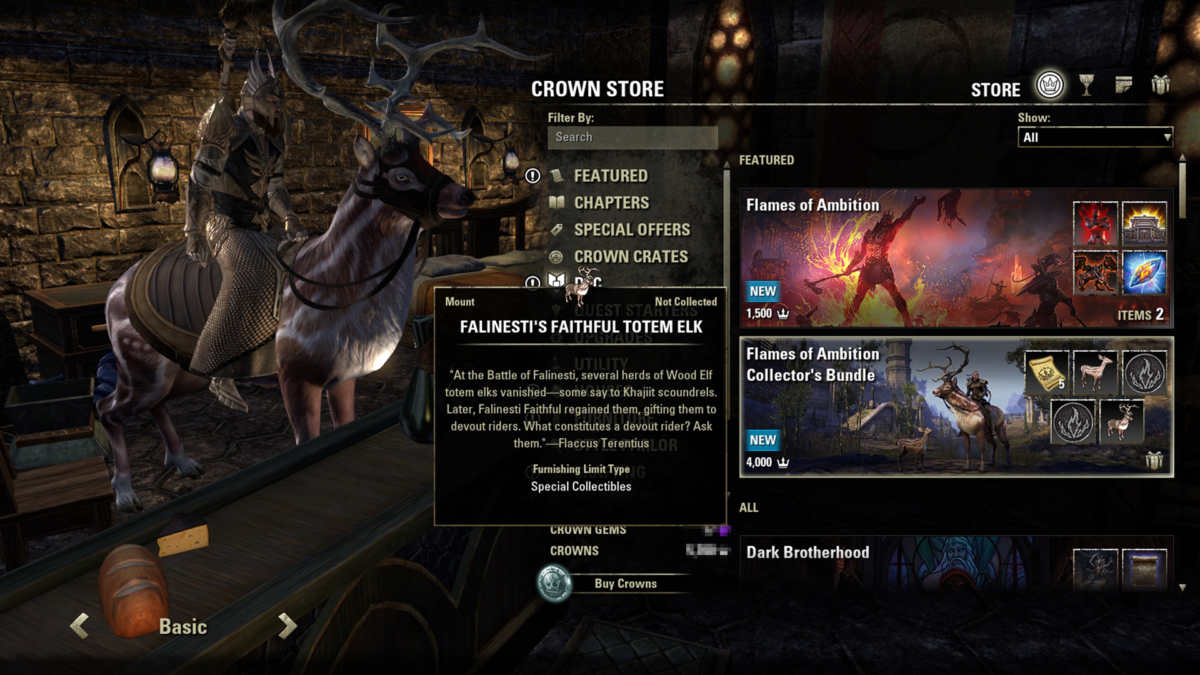
Task: Gift the Collector's Bundle via its gift icon
Action: (1155, 461)
